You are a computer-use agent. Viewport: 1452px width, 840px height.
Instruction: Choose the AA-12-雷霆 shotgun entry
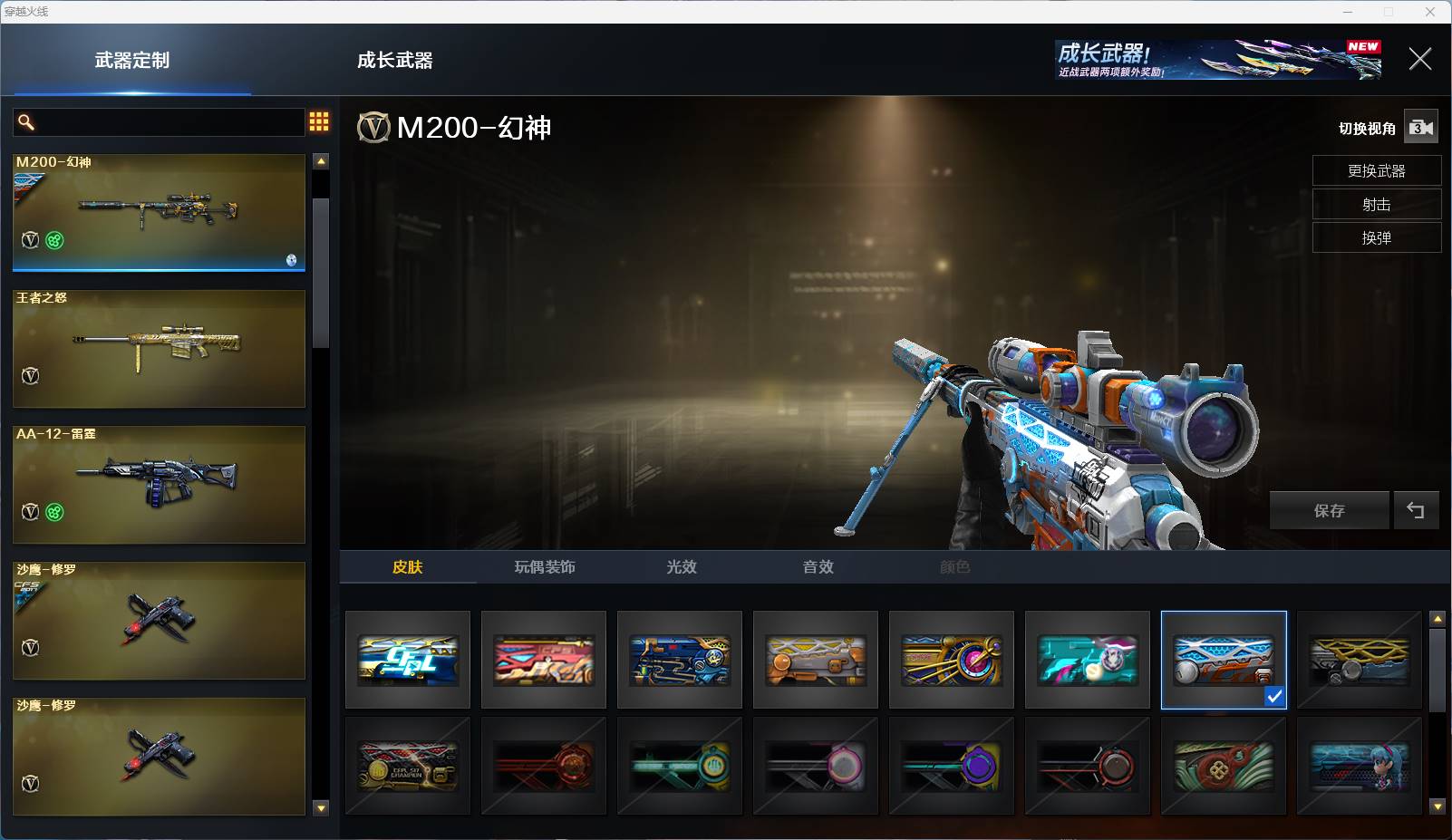coord(159,485)
